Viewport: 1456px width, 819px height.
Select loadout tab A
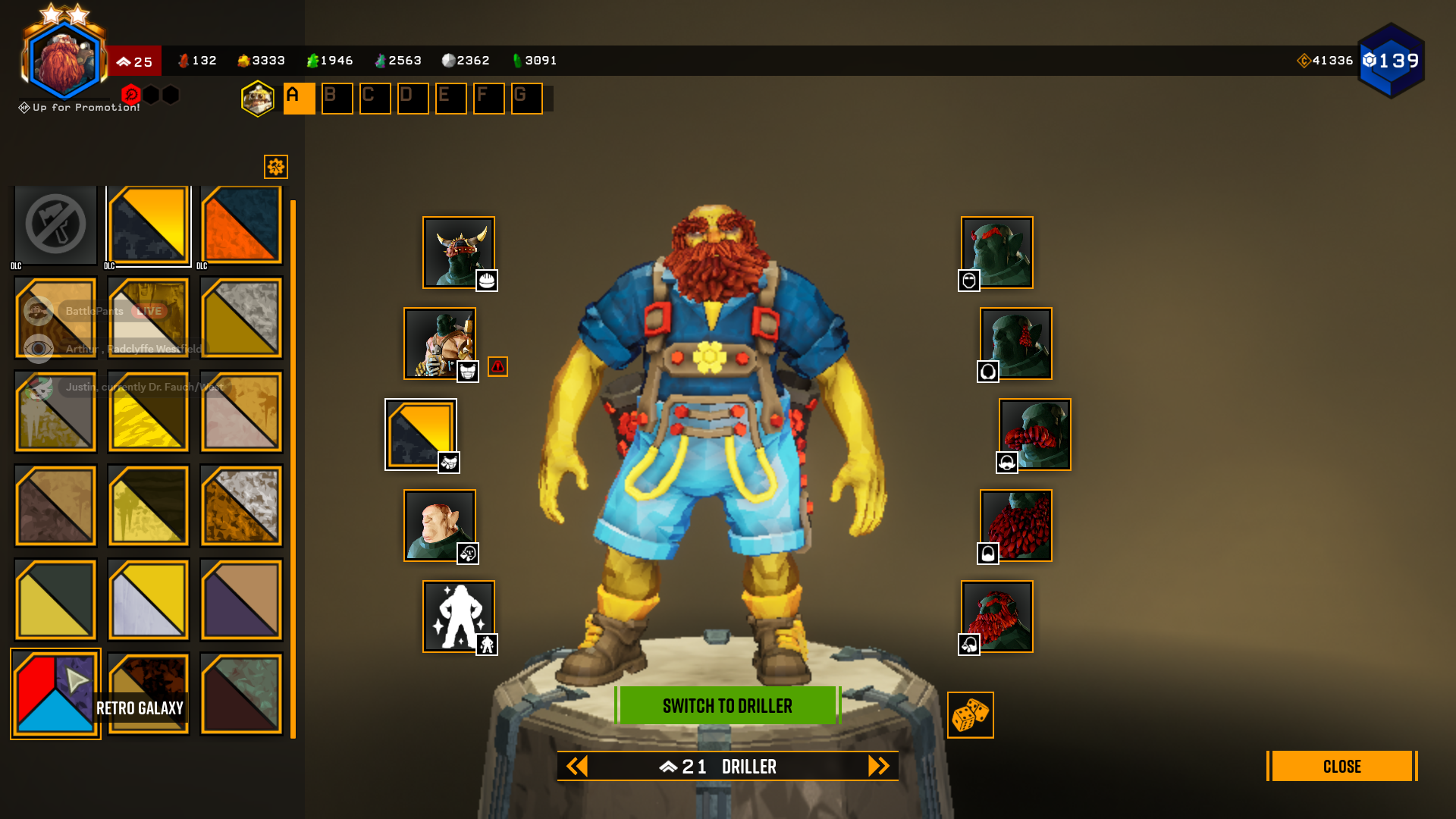[x=299, y=99]
